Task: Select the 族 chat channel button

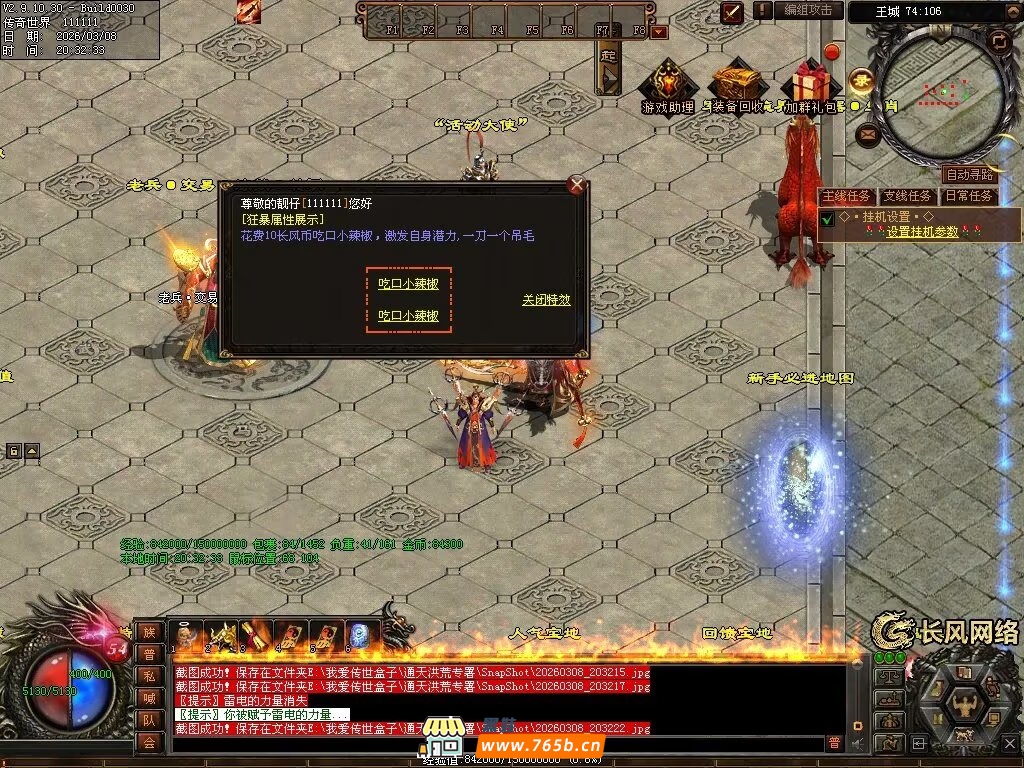Action: coord(149,631)
